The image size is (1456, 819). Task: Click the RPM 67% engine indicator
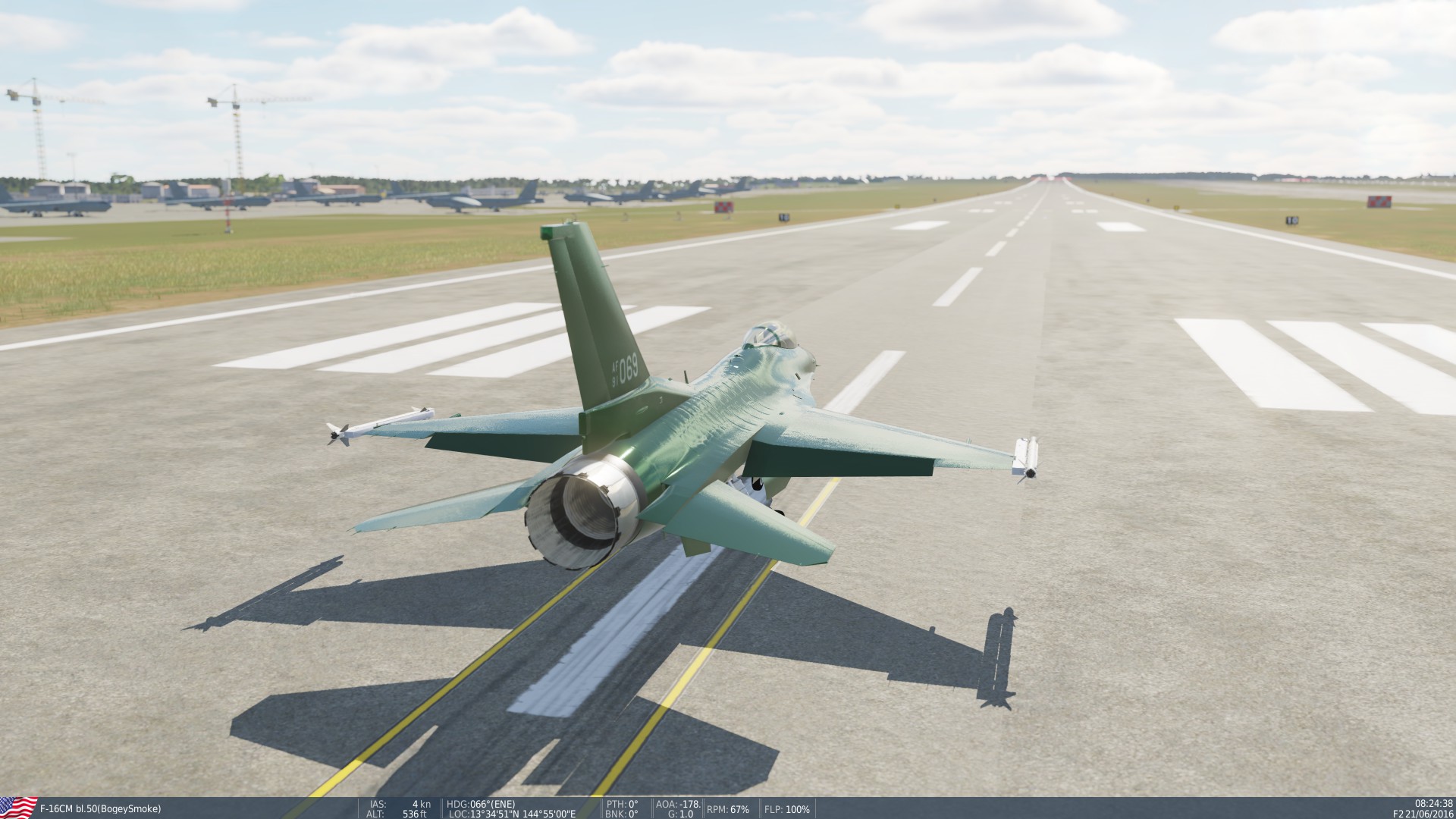[726, 807]
